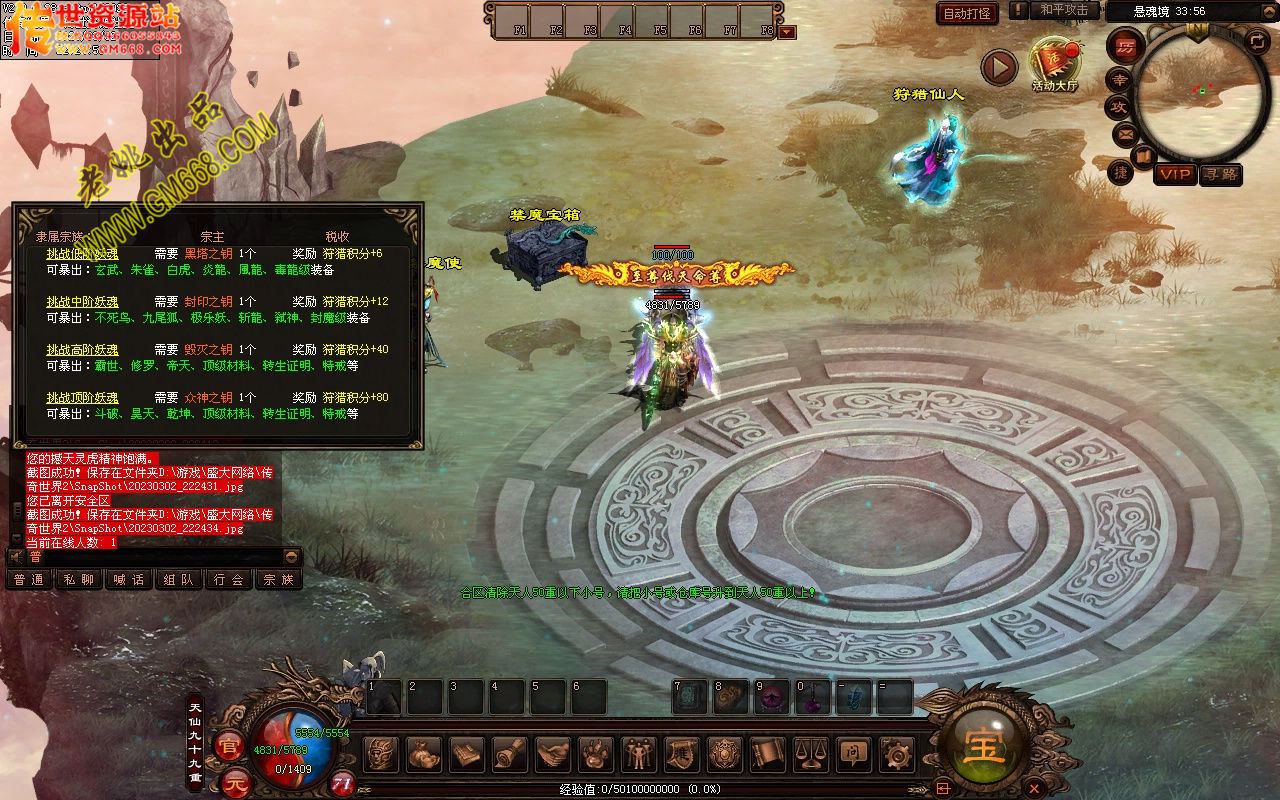Activate 寻路 pathfinding button
The height and width of the screenshot is (800, 1280).
coord(1220,174)
